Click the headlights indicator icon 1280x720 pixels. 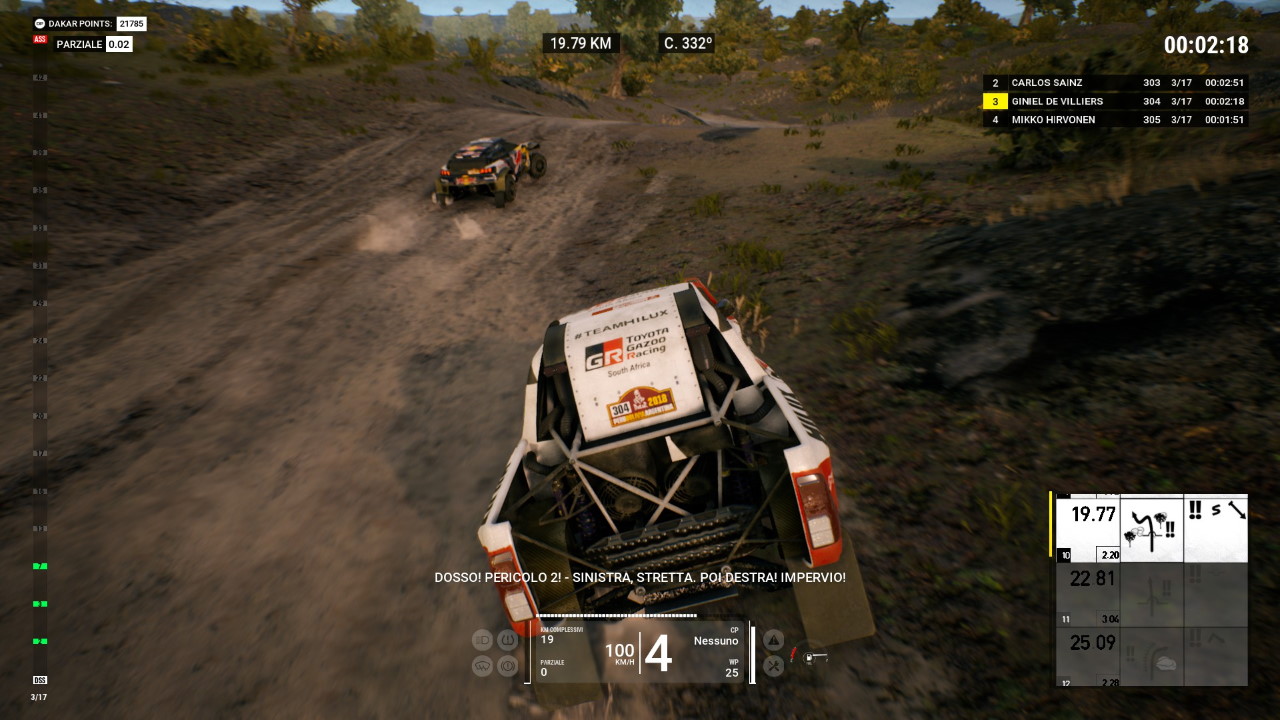click(x=483, y=640)
